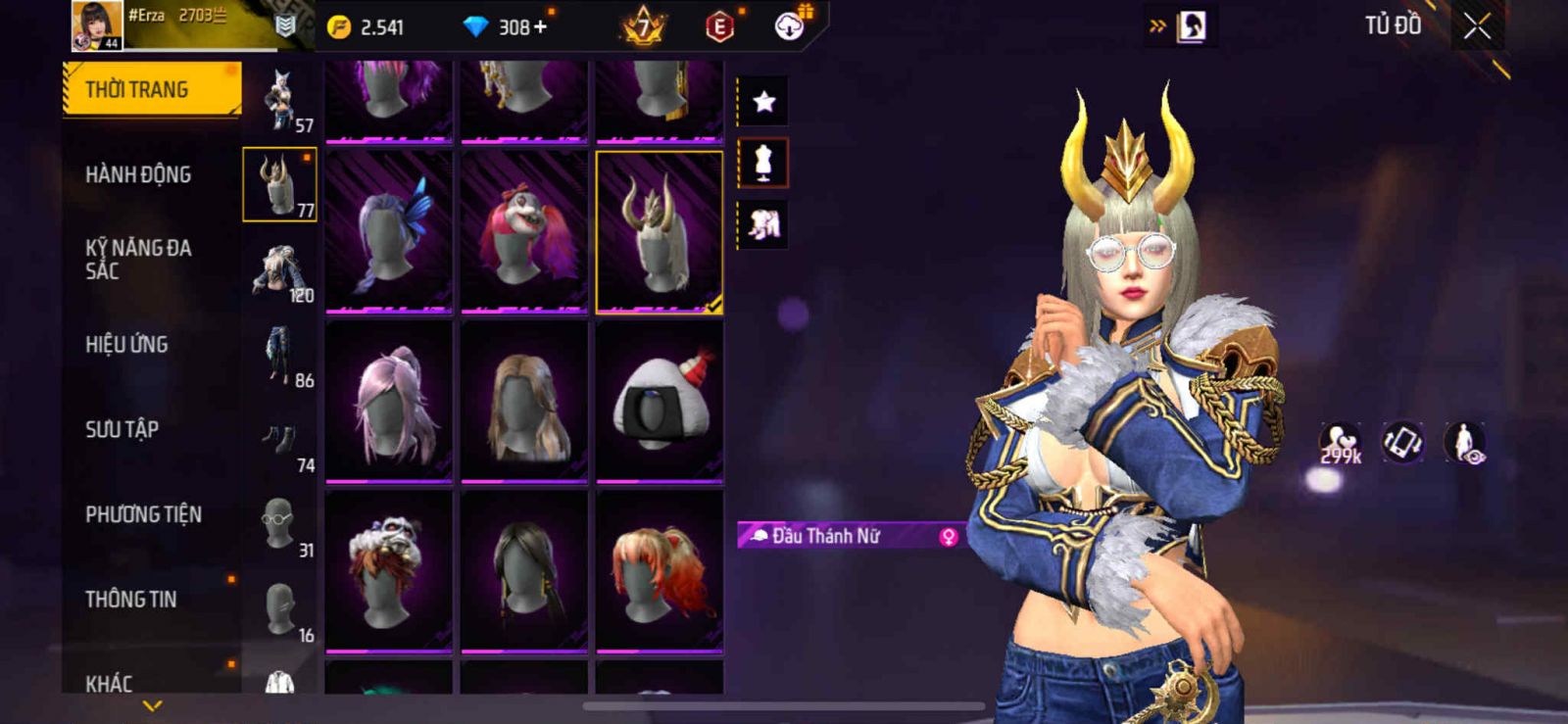Click the mannequin outfit preview button
This screenshot has height=724, width=1568.
763,163
